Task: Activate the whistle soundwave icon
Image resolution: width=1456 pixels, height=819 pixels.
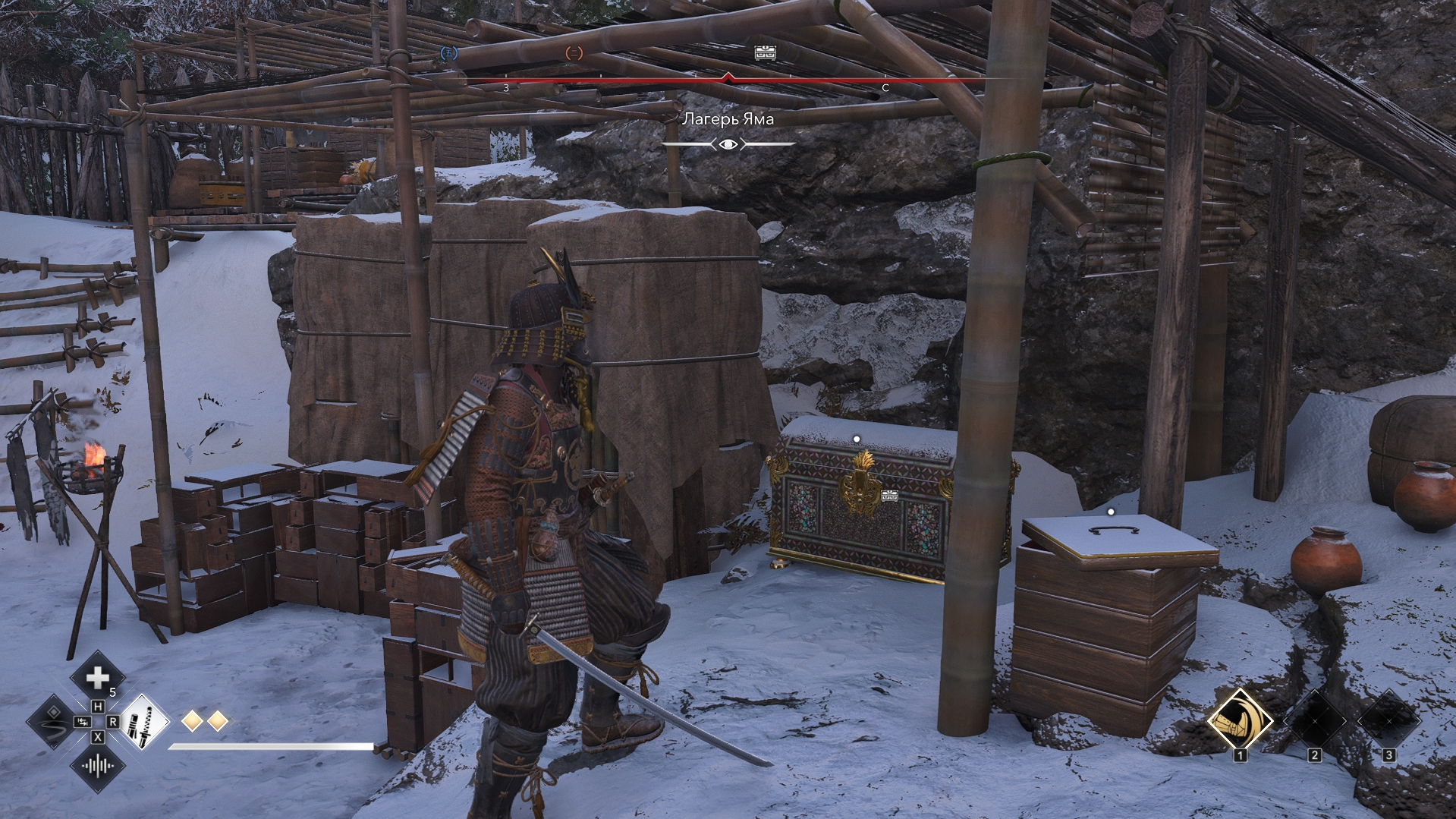Action: pos(98,766)
